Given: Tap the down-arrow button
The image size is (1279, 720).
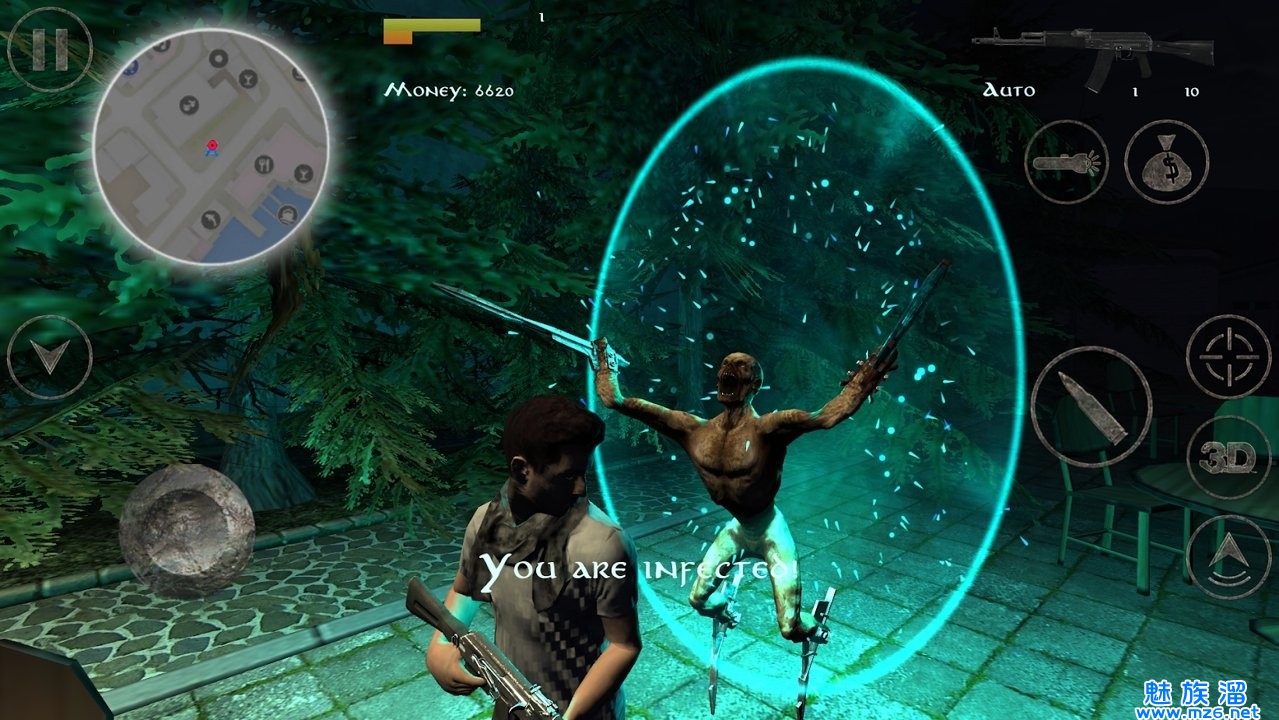Looking at the screenshot, I should click(49, 357).
